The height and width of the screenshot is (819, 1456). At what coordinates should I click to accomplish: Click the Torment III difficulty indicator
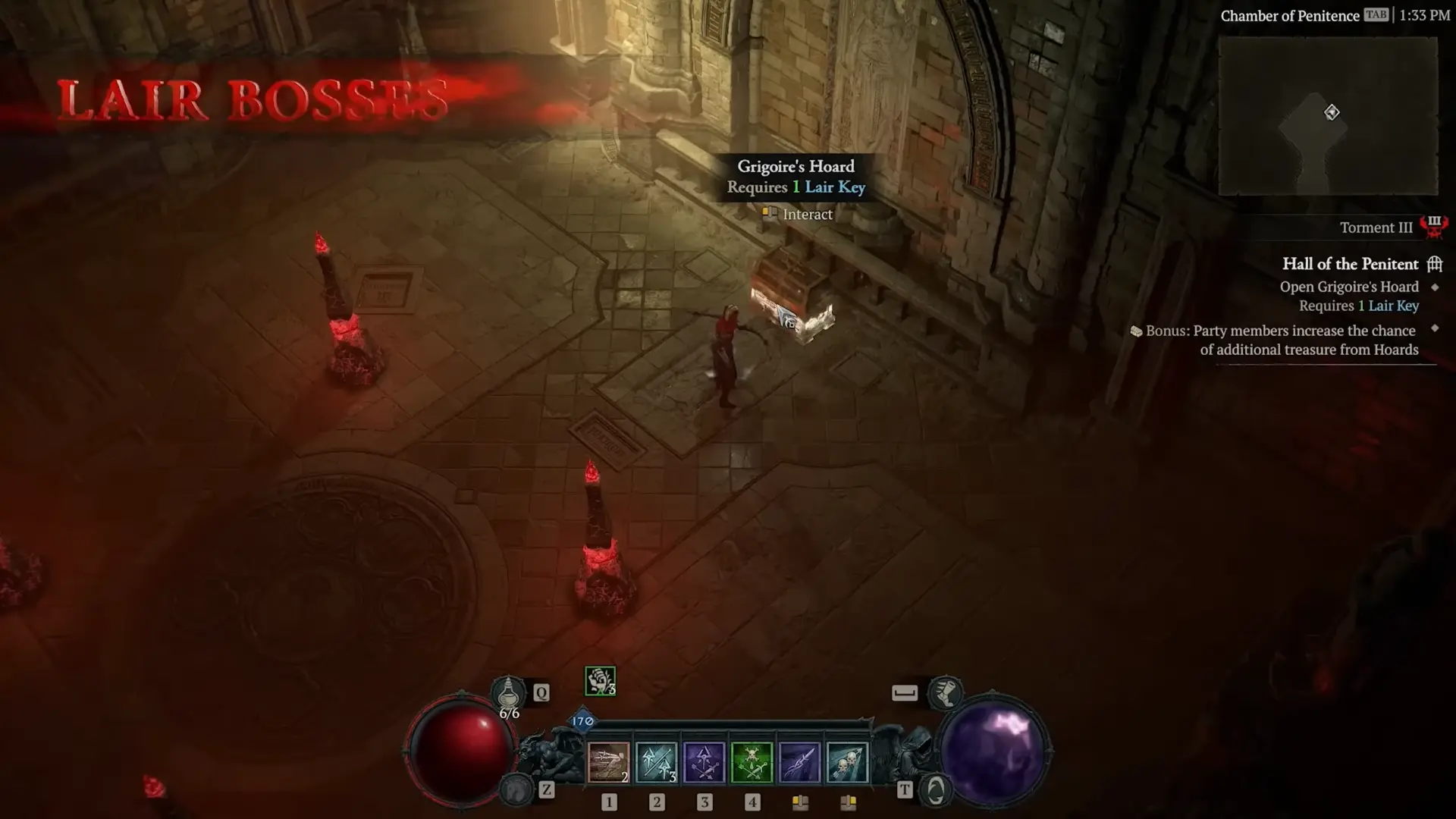1376,227
